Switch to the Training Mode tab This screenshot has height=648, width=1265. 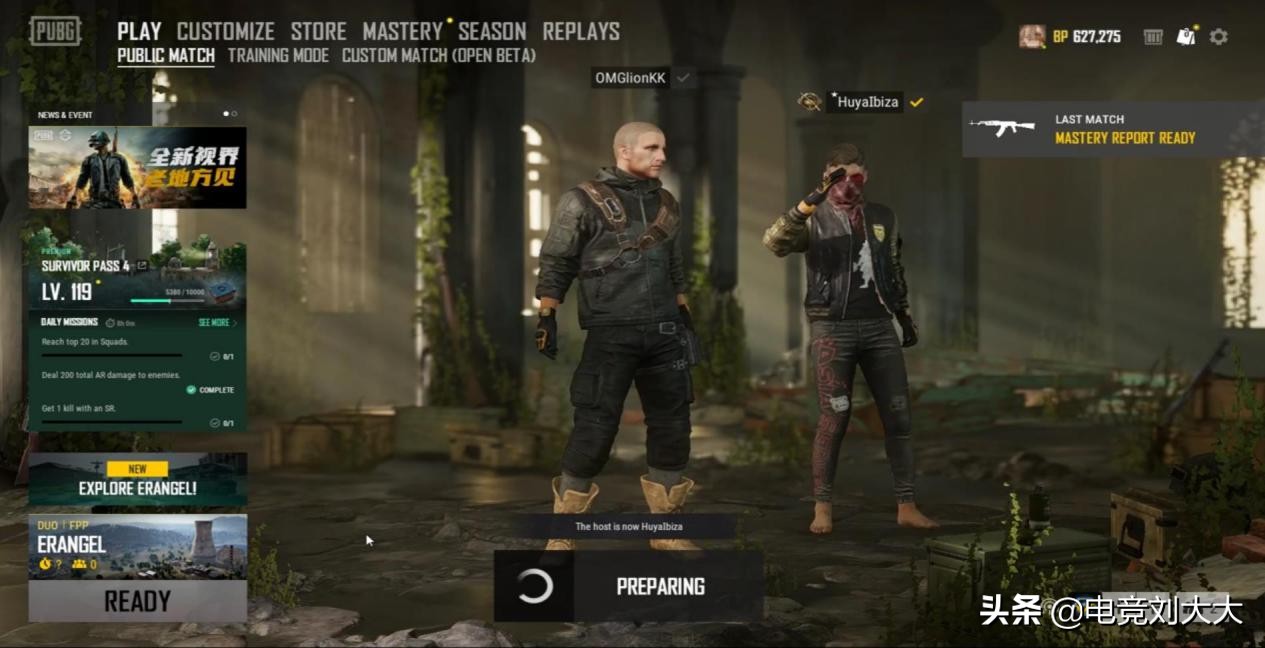(x=278, y=56)
